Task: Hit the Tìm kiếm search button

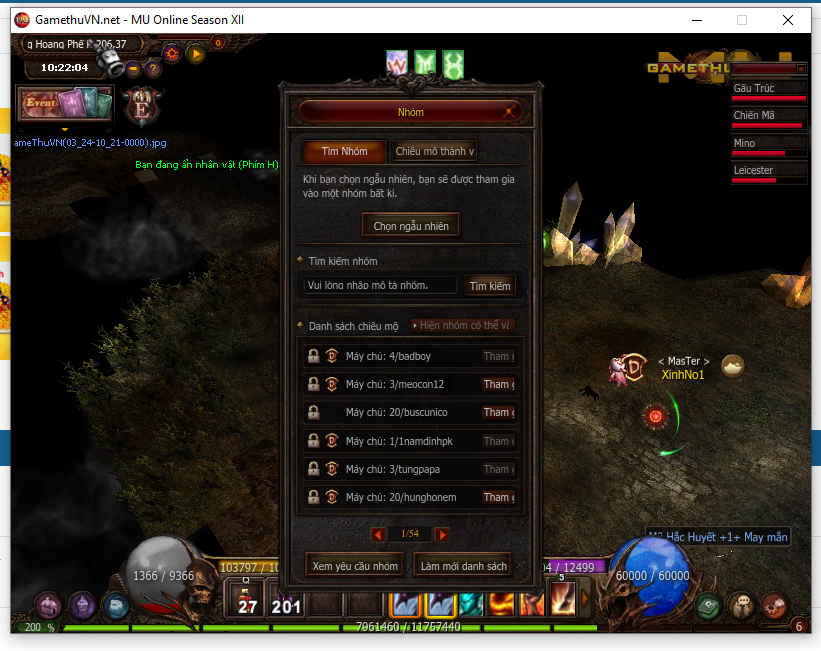Action: click(x=490, y=286)
